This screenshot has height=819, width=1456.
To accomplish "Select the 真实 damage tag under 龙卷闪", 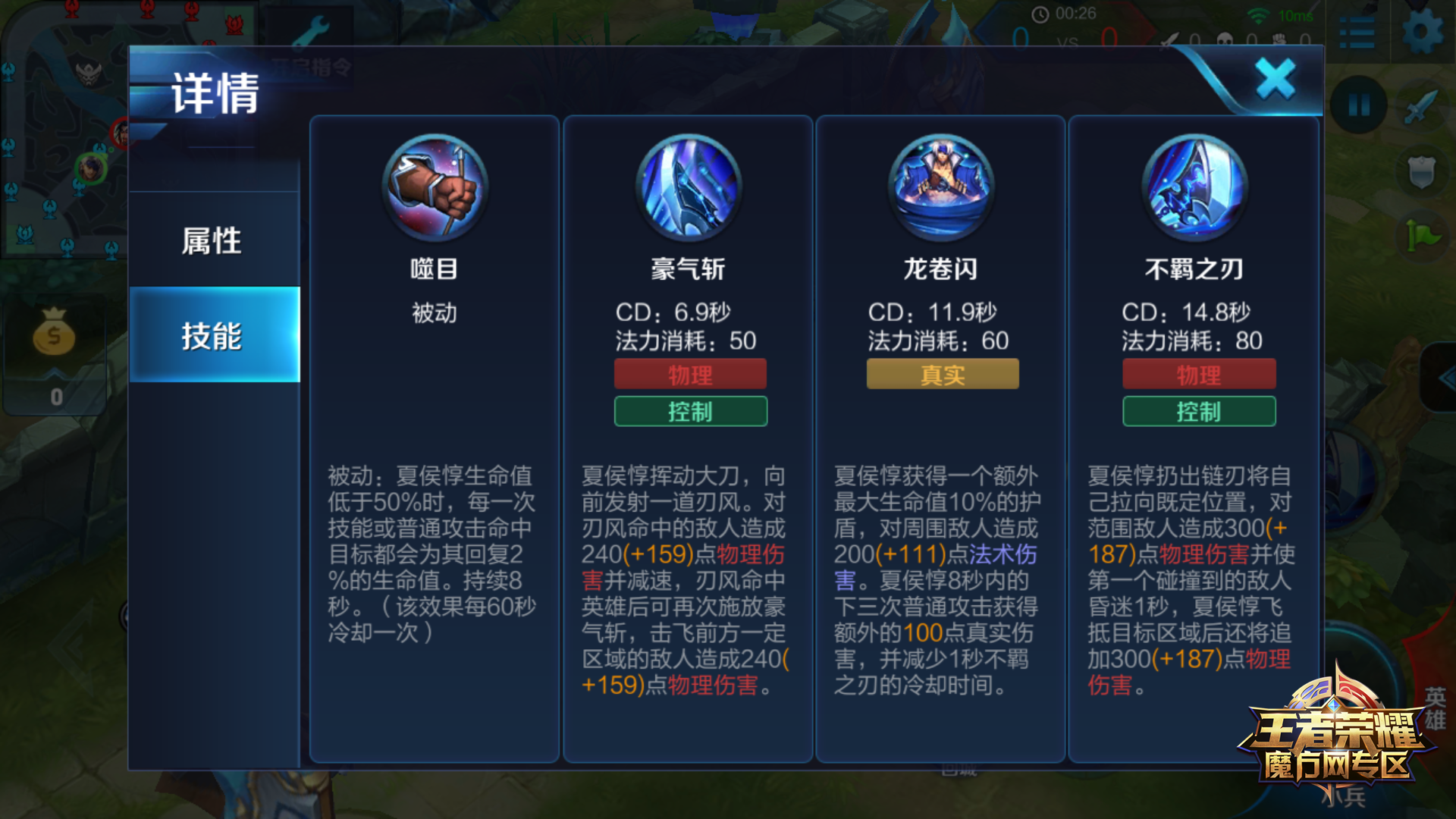I will pos(942,374).
